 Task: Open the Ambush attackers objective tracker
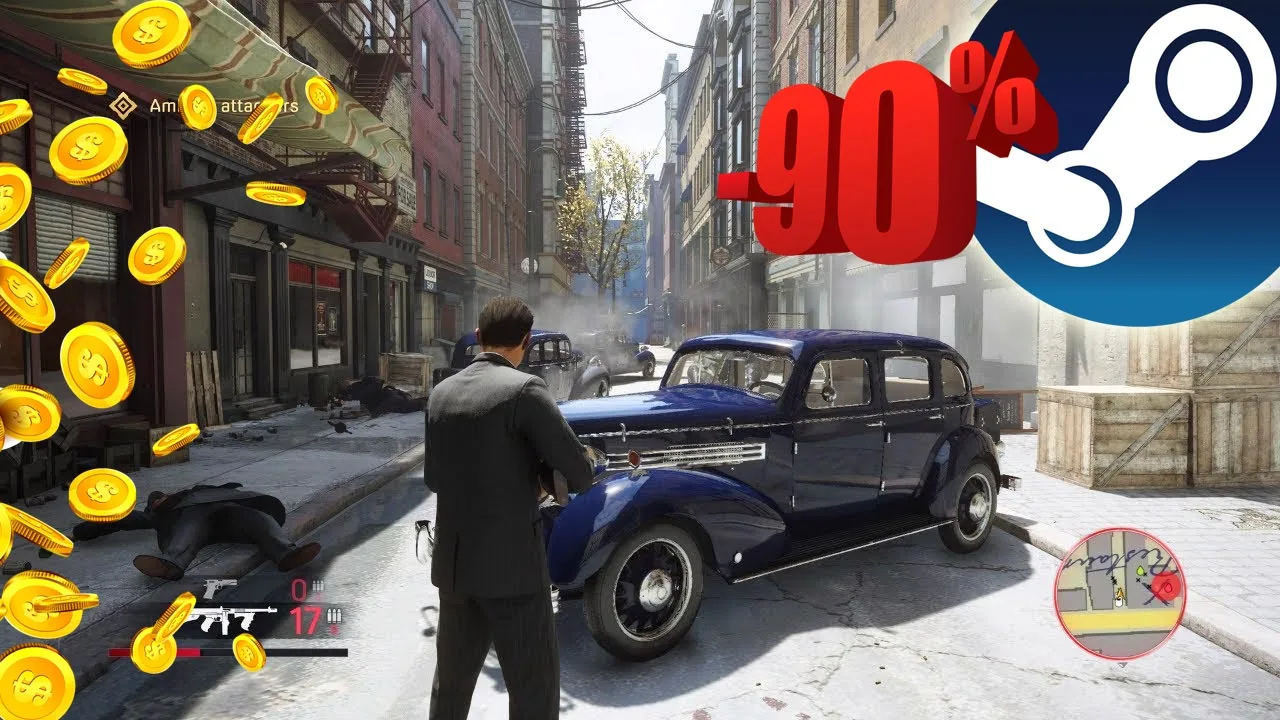123,105
